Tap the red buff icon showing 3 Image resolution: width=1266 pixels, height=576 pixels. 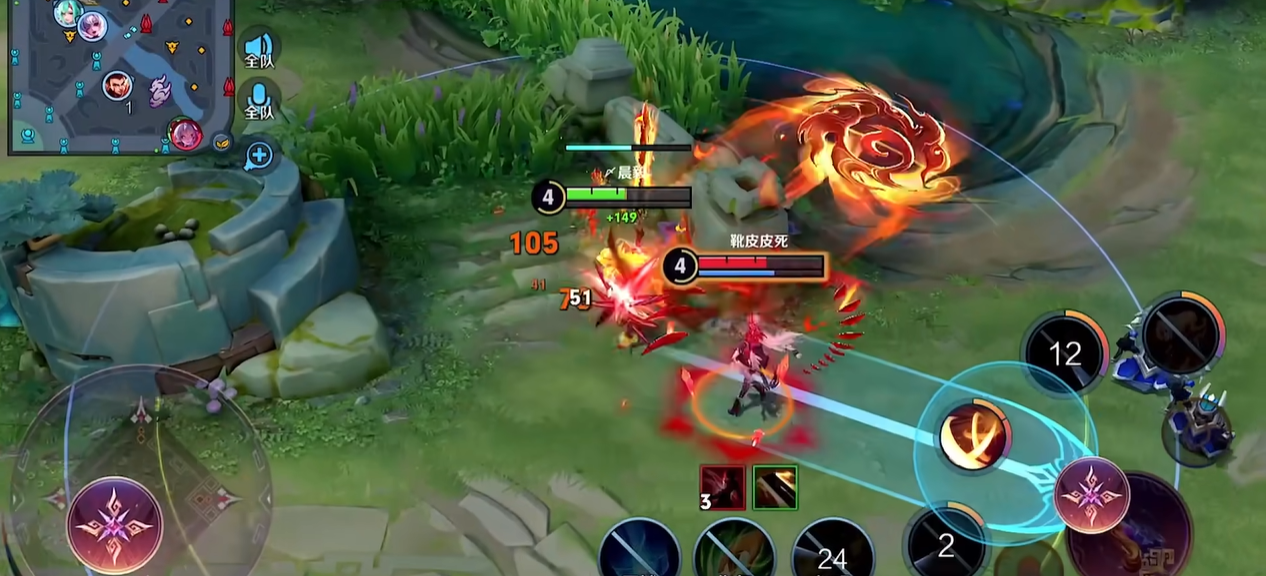[722, 487]
